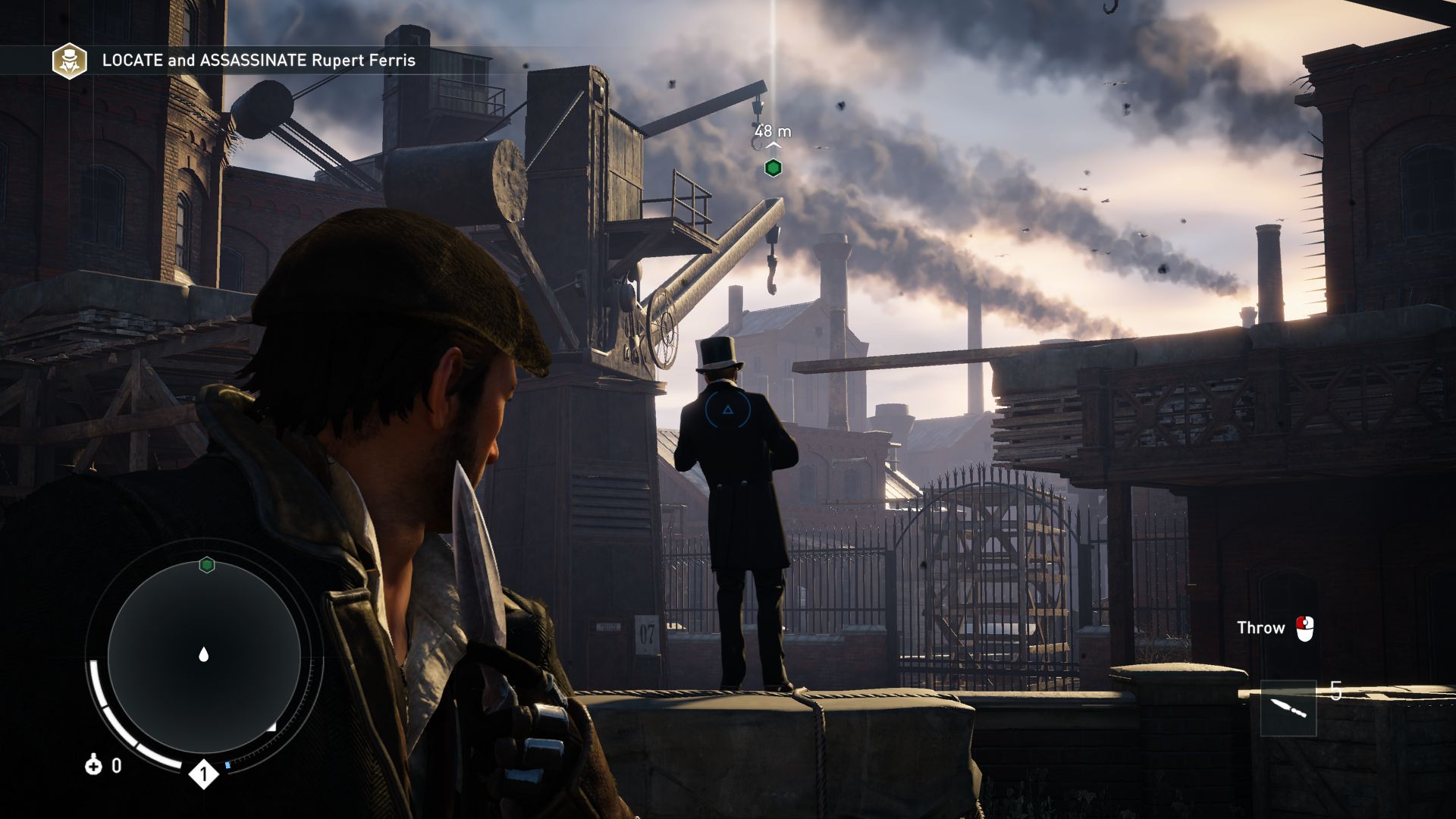Select the throwing knife weapon slot
Viewport: 1456px width, 819px height.
(1288, 708)
